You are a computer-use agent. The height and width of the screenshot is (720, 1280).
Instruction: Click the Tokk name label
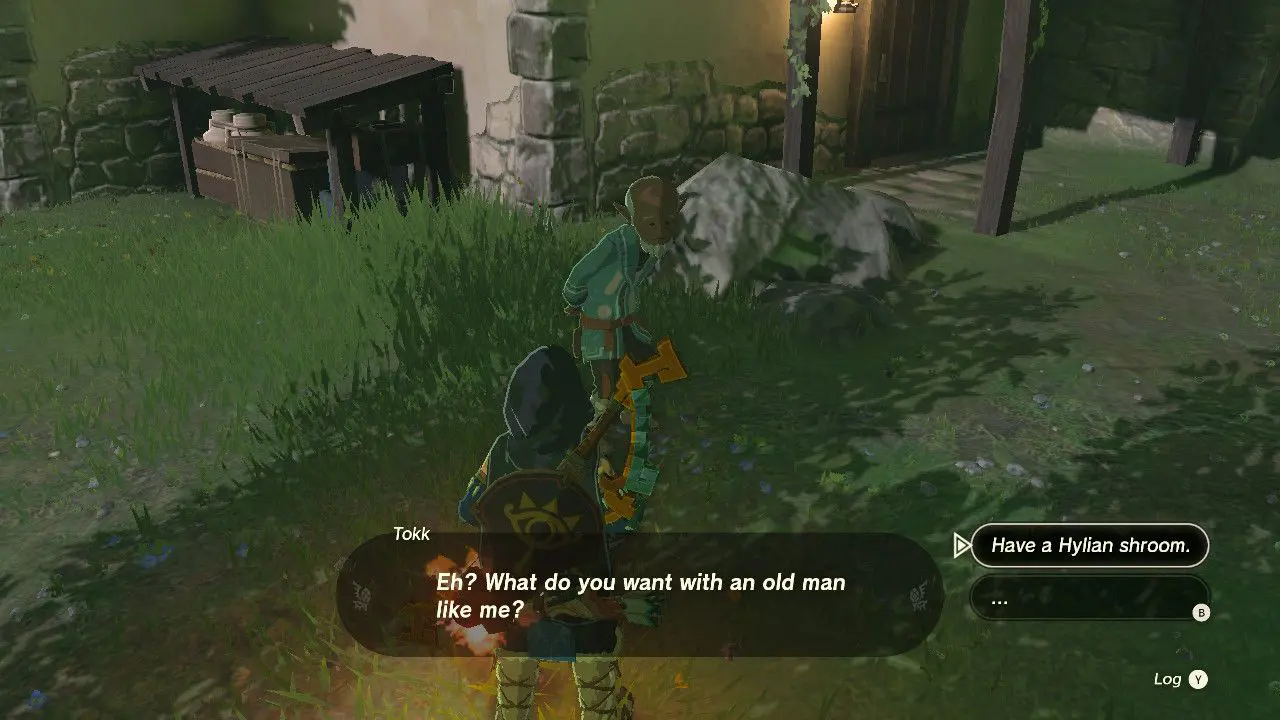tap(413, 534)
